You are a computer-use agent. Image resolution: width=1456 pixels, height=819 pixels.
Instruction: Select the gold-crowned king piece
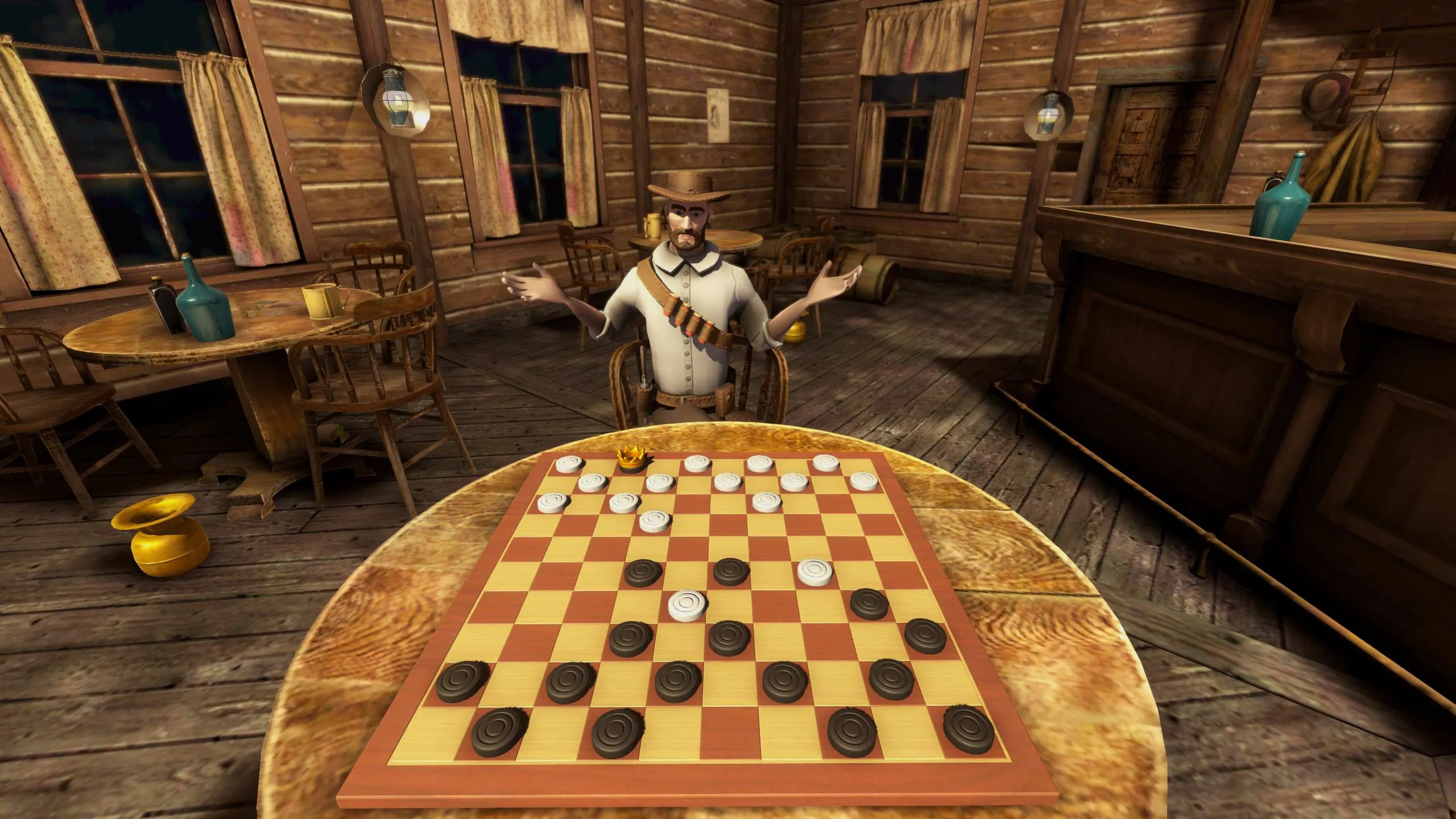(631, 458)
